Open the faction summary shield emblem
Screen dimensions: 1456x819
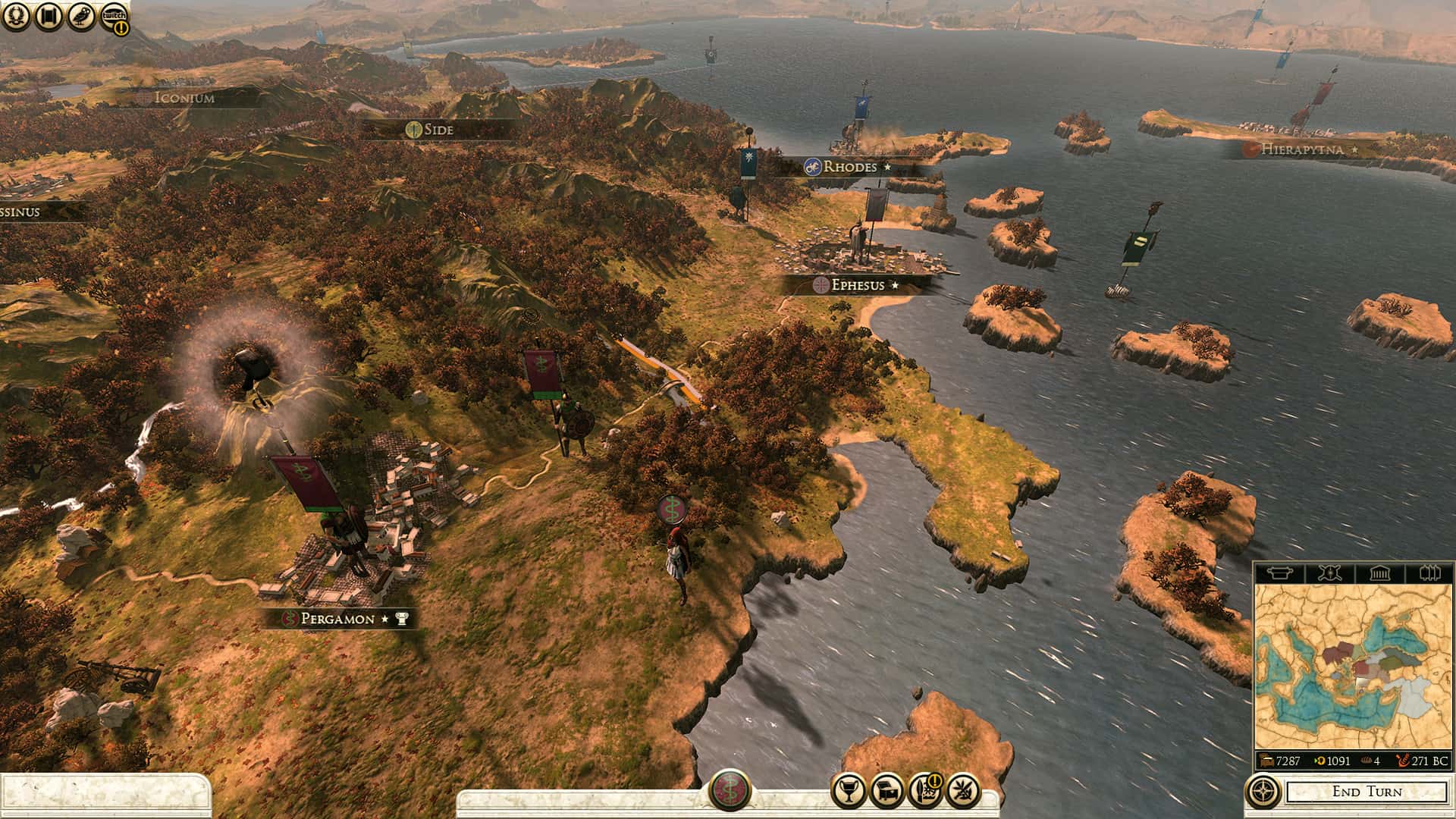[730, 789]
